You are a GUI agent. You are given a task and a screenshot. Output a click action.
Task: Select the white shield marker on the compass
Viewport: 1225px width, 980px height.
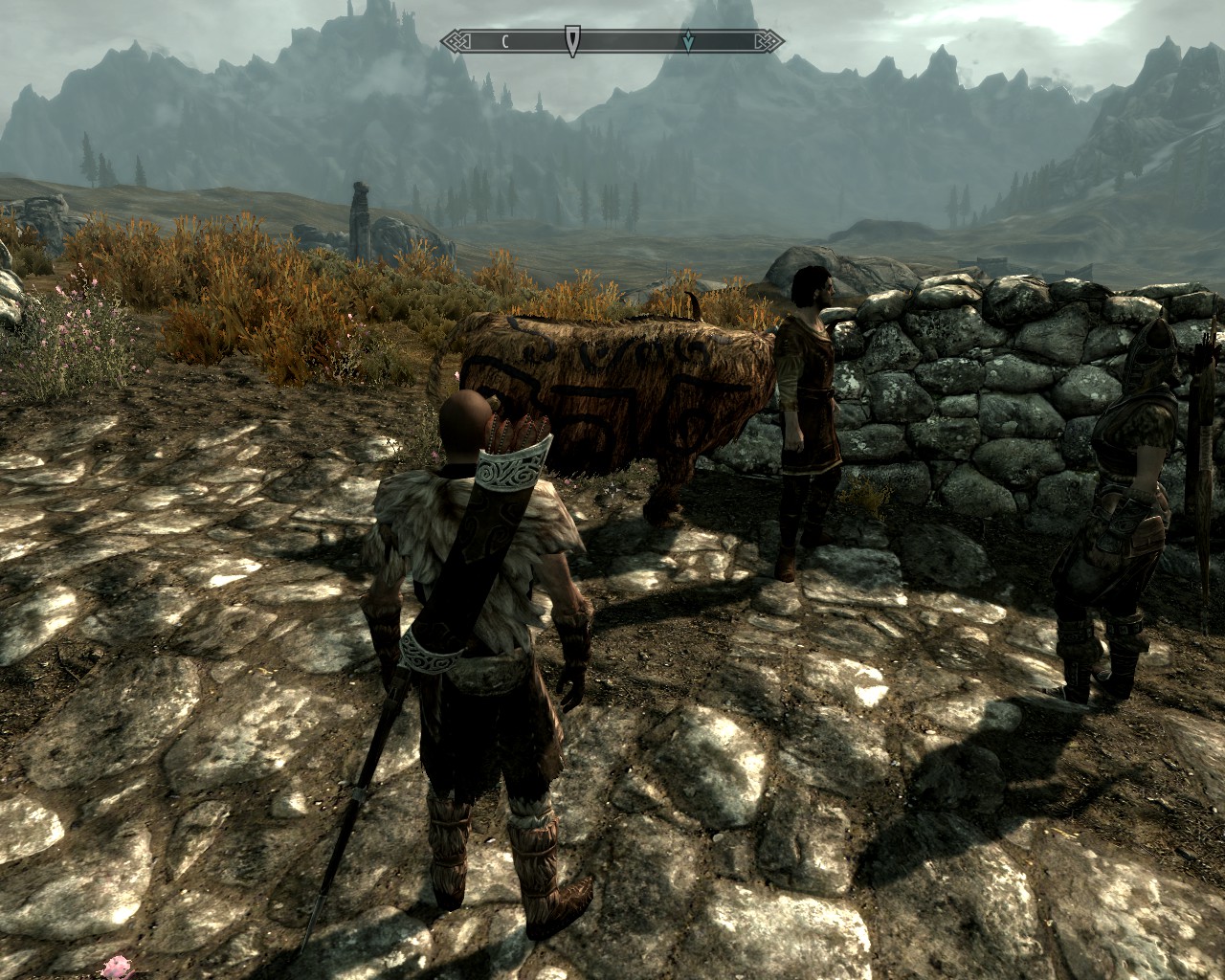point(571,40)
